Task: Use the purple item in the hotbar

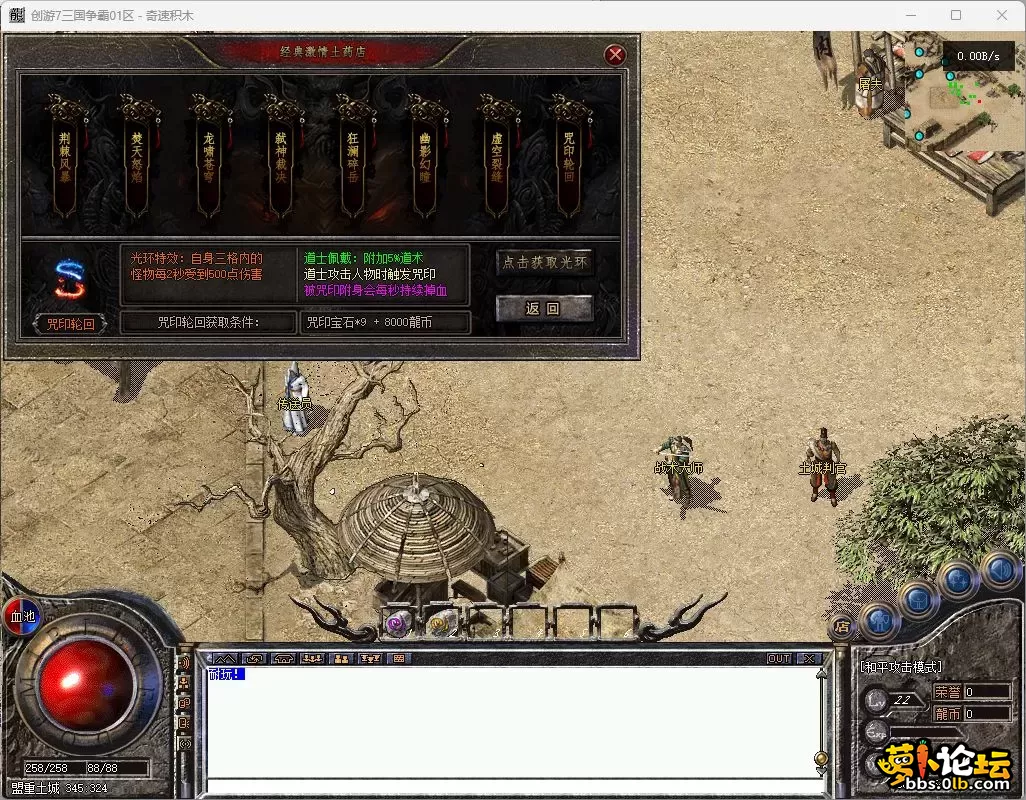Action: coord(396,624)
